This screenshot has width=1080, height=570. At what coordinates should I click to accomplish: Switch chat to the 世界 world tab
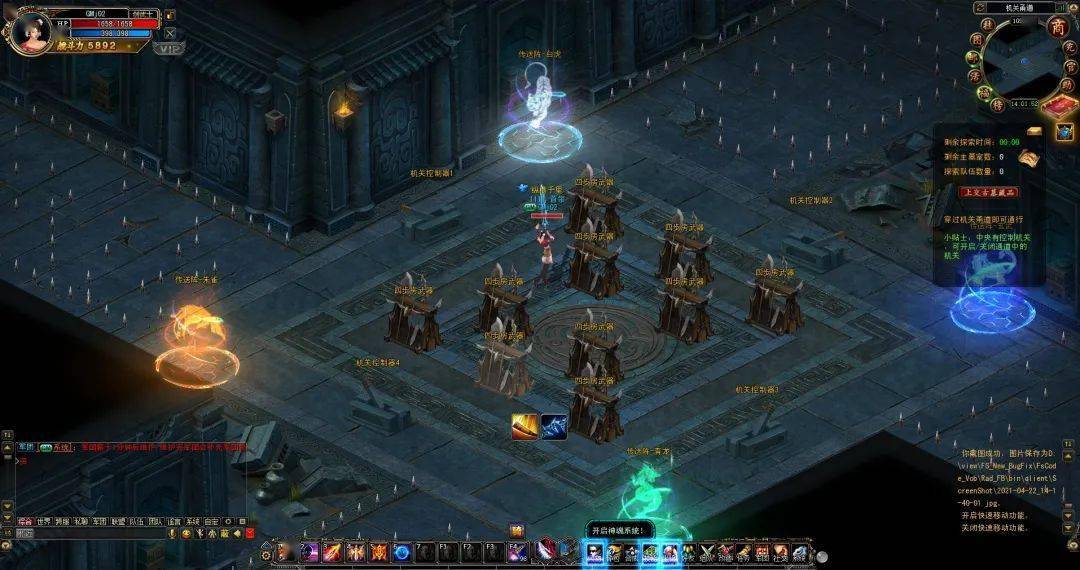click(x=43, y=521)
